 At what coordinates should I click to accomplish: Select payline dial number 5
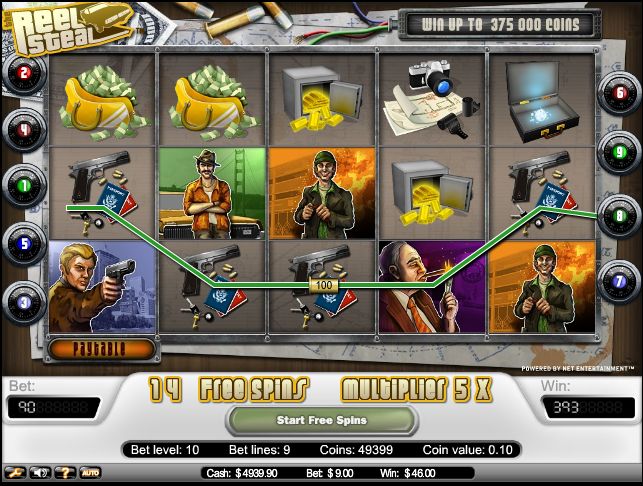[23, 241]
